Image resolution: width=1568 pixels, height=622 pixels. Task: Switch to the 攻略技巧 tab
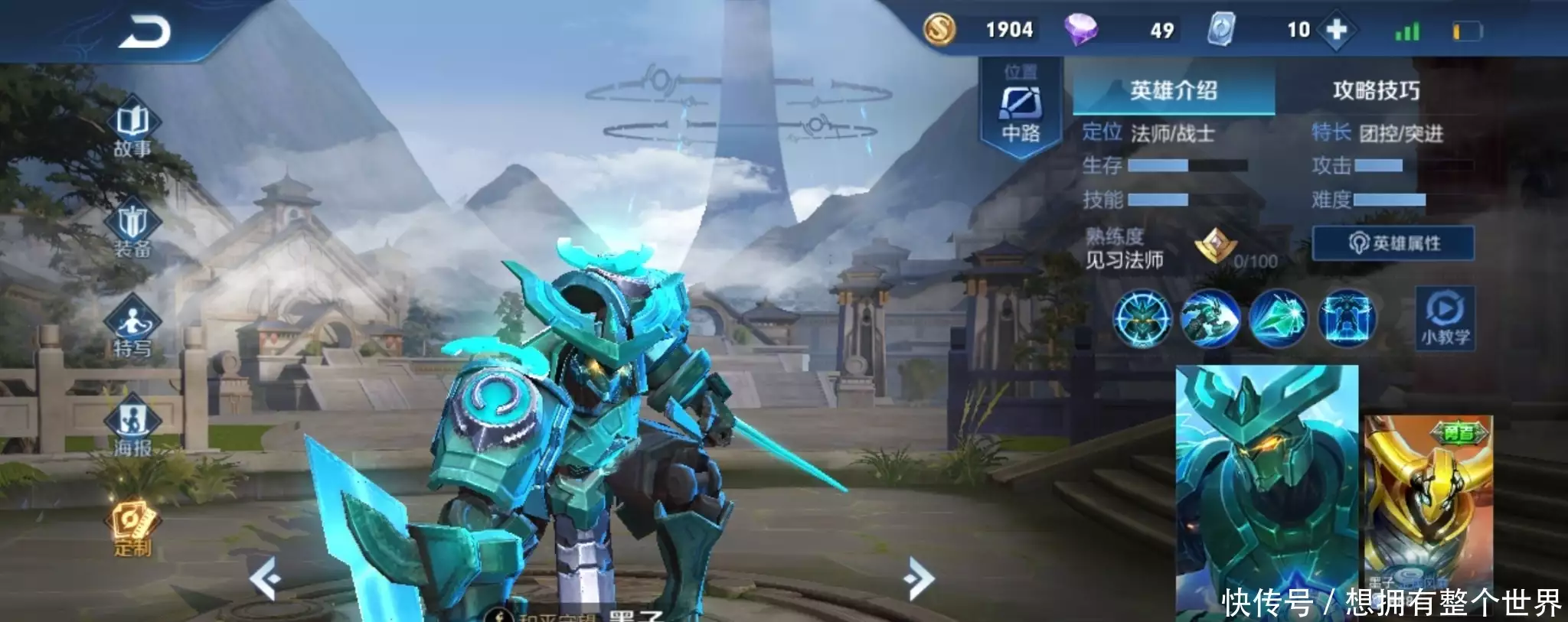1376,91
